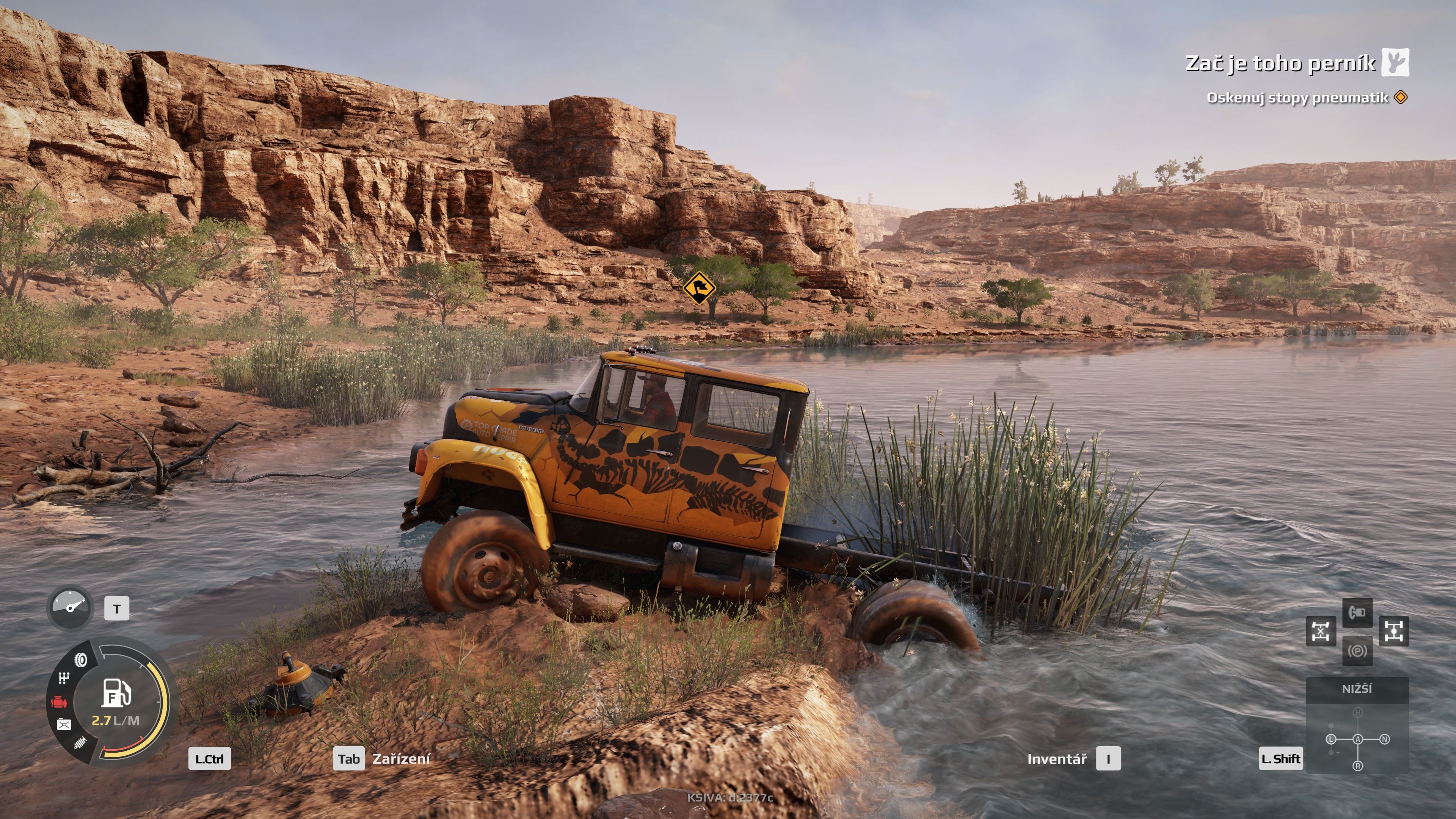Click the gearbox damage icon
This screenshot has height=819, width=1456.
(64, 678)
